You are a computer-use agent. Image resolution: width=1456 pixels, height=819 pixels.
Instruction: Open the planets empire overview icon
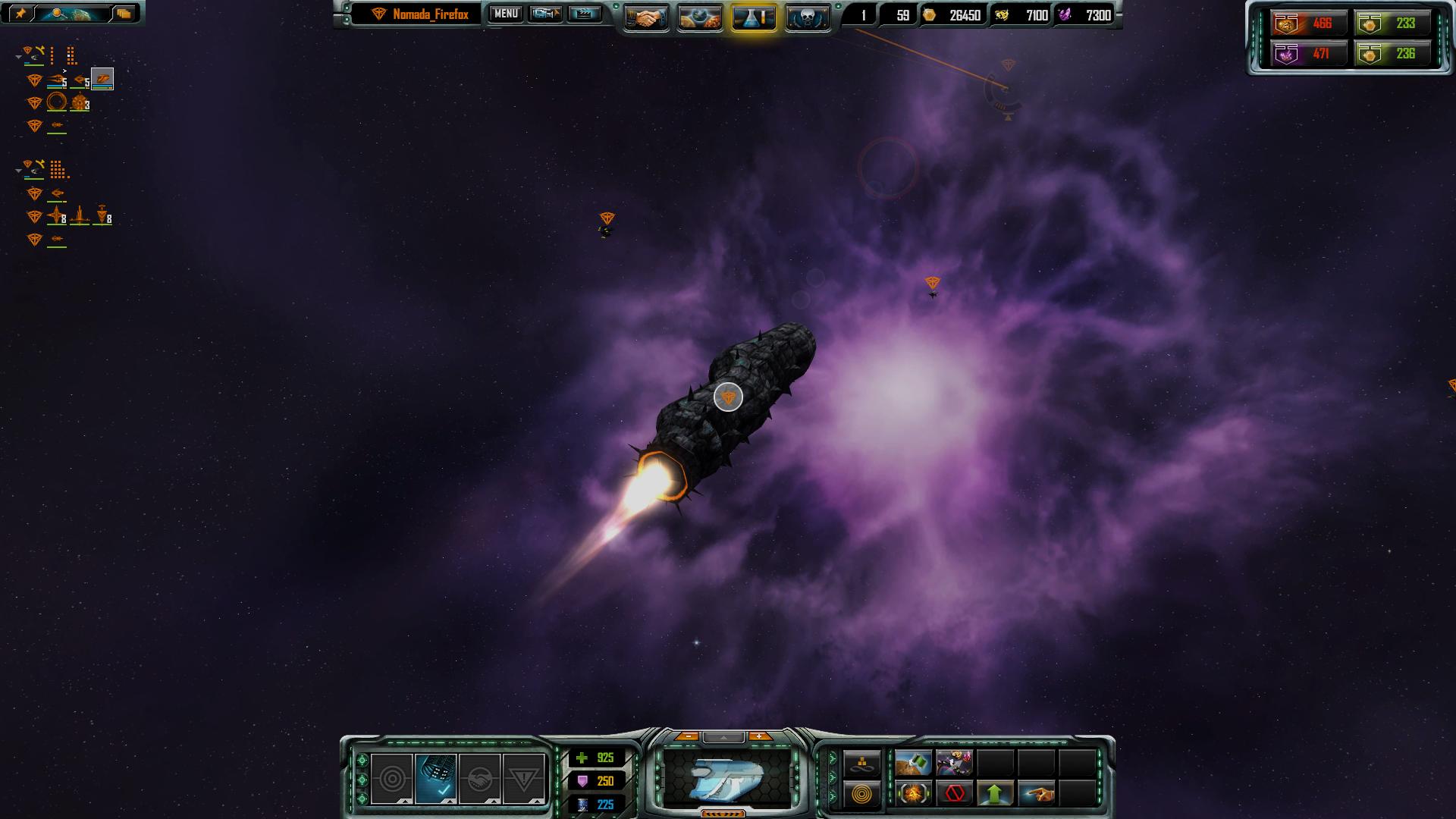coord(700,17)
